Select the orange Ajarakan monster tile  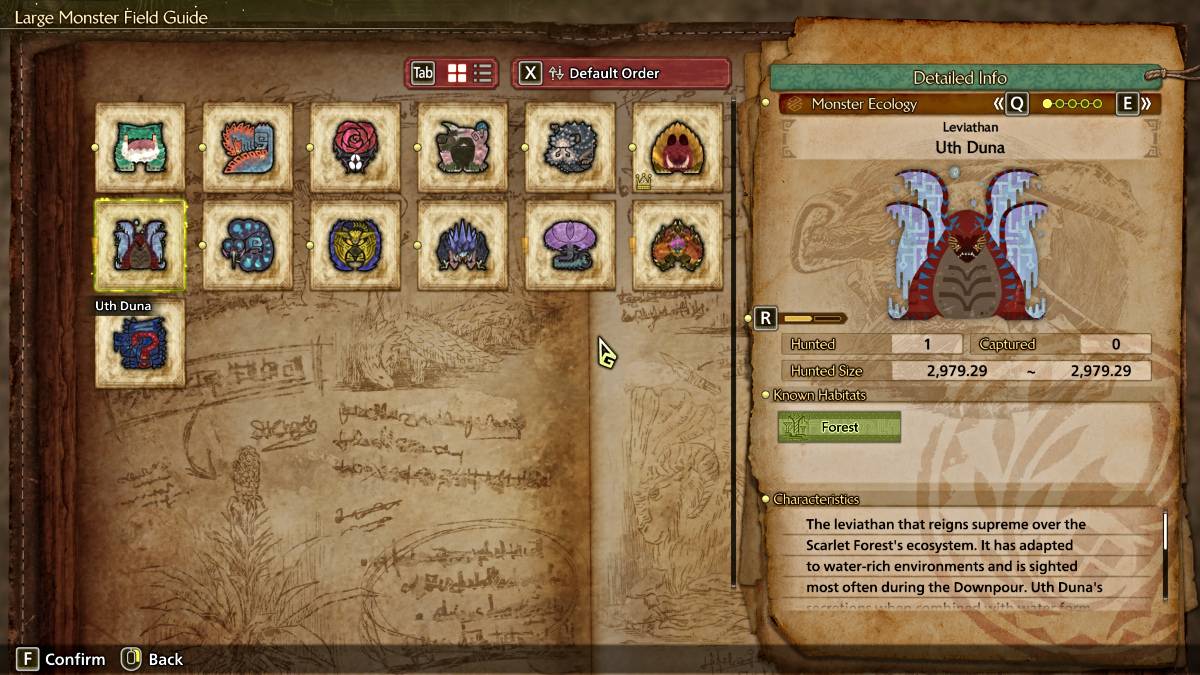[x=677, y=245]
